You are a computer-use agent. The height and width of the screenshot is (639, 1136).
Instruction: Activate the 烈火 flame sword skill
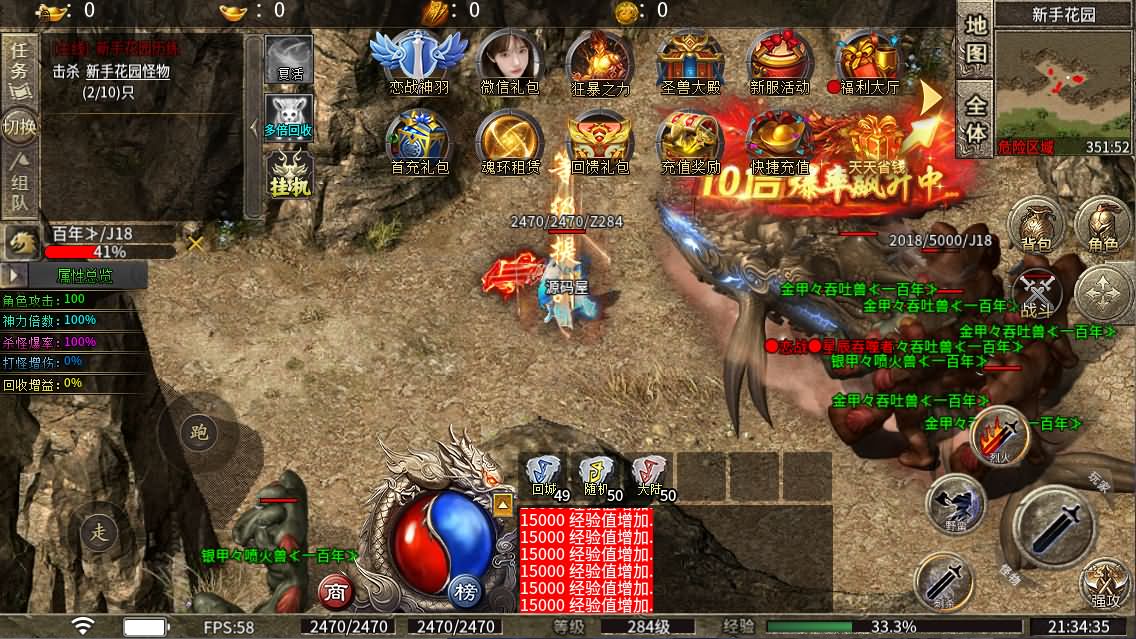coord(1000,435)
